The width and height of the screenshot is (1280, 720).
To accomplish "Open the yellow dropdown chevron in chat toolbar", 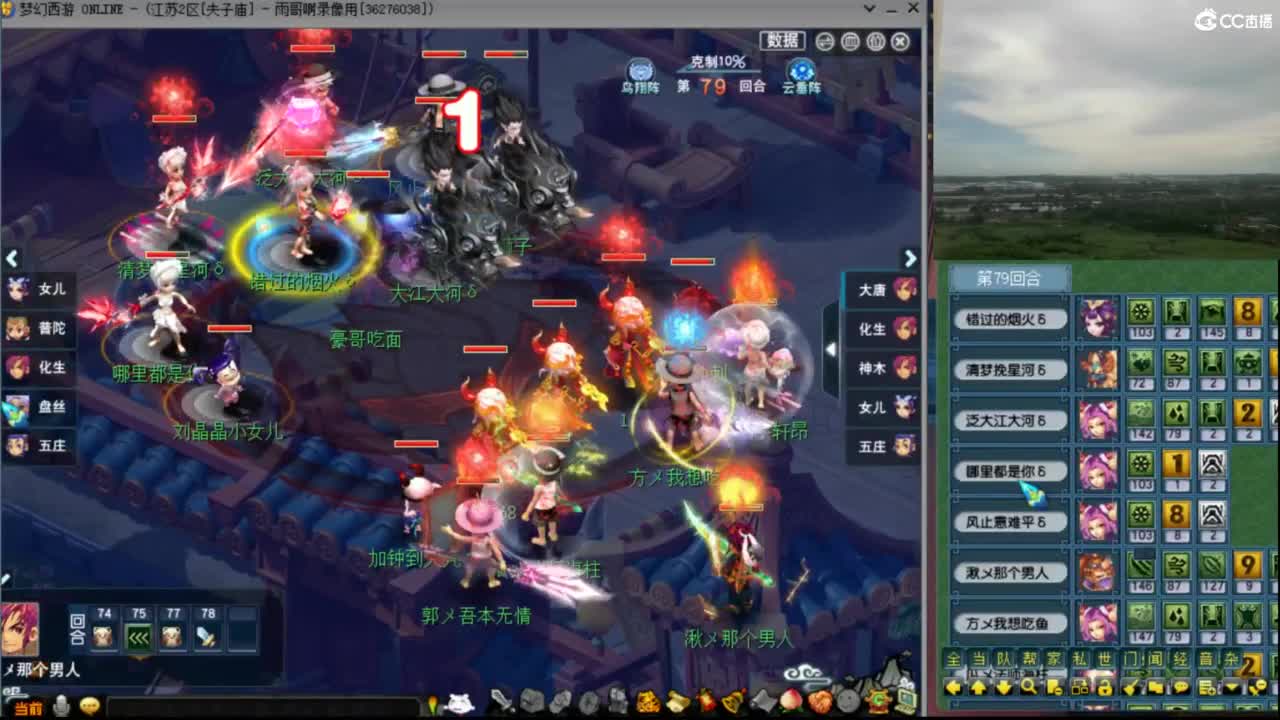I will click(x=1230, y=688).
